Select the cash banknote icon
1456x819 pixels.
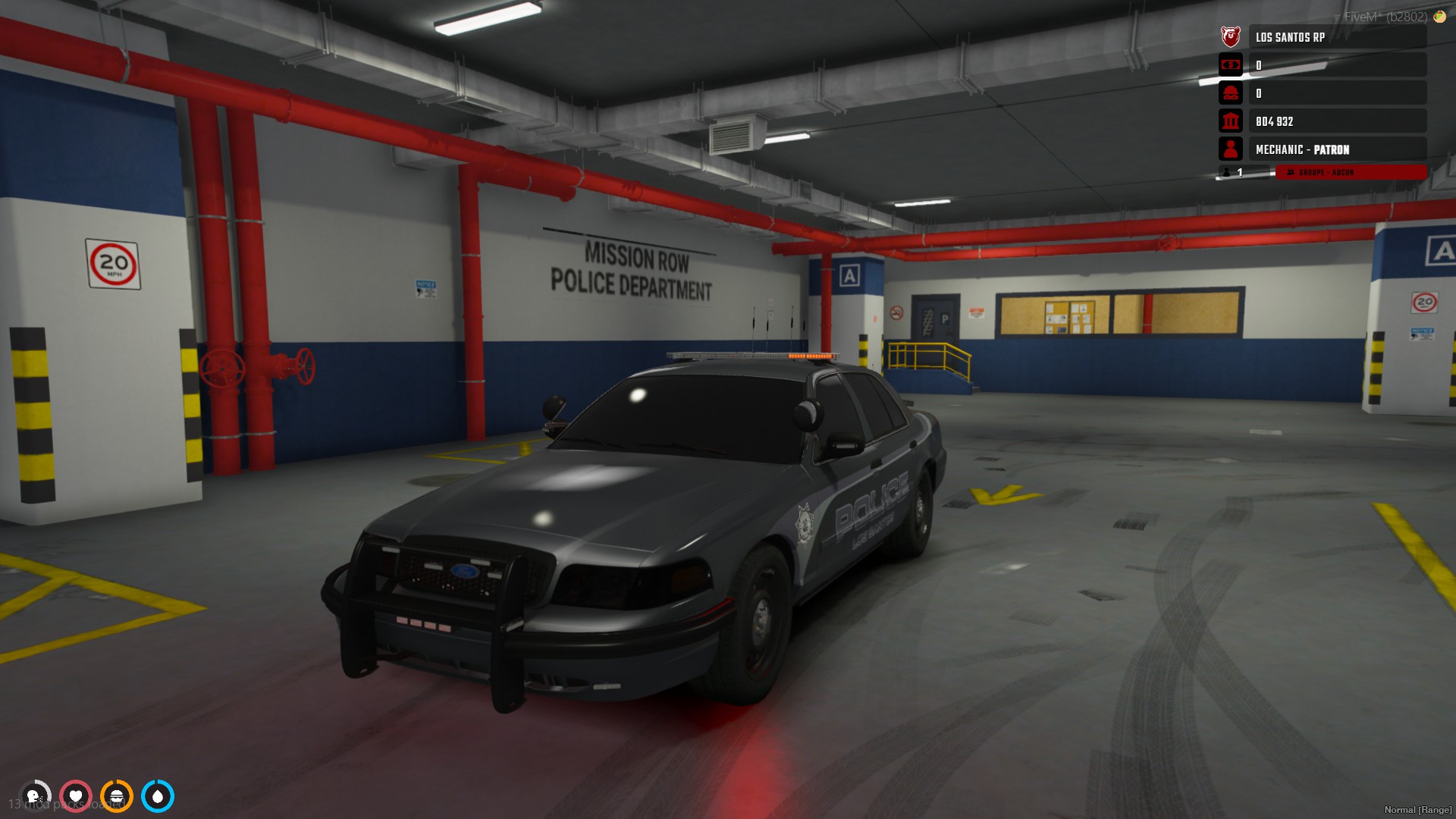1230,65
